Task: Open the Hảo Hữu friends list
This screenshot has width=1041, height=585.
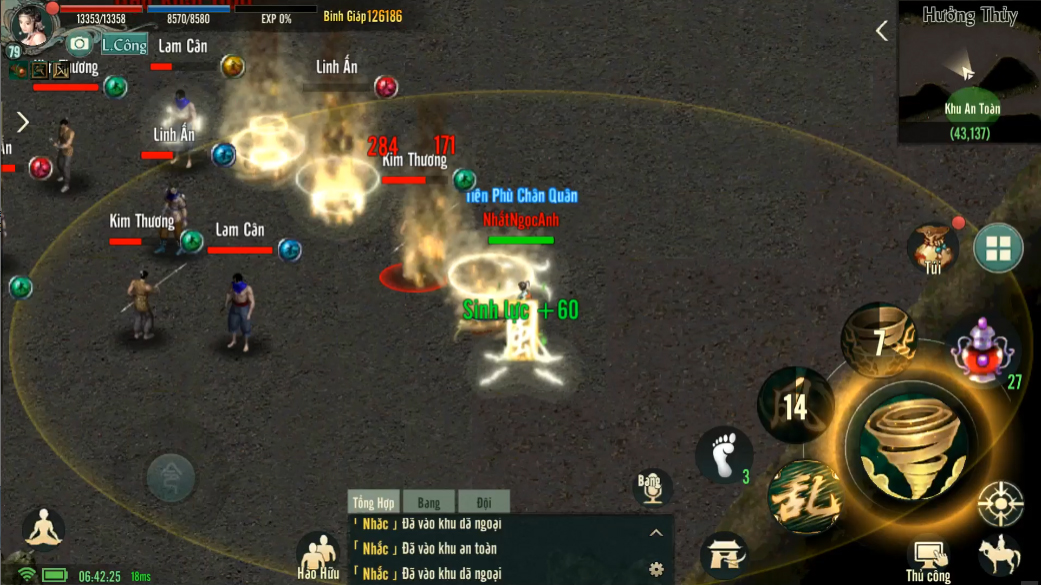Action: tap(318, 555)
